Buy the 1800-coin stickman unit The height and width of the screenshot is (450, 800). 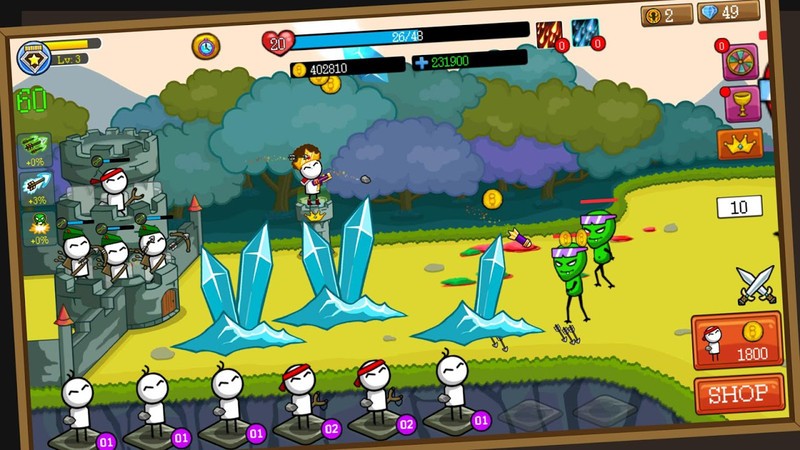click(x=737, y=340)
